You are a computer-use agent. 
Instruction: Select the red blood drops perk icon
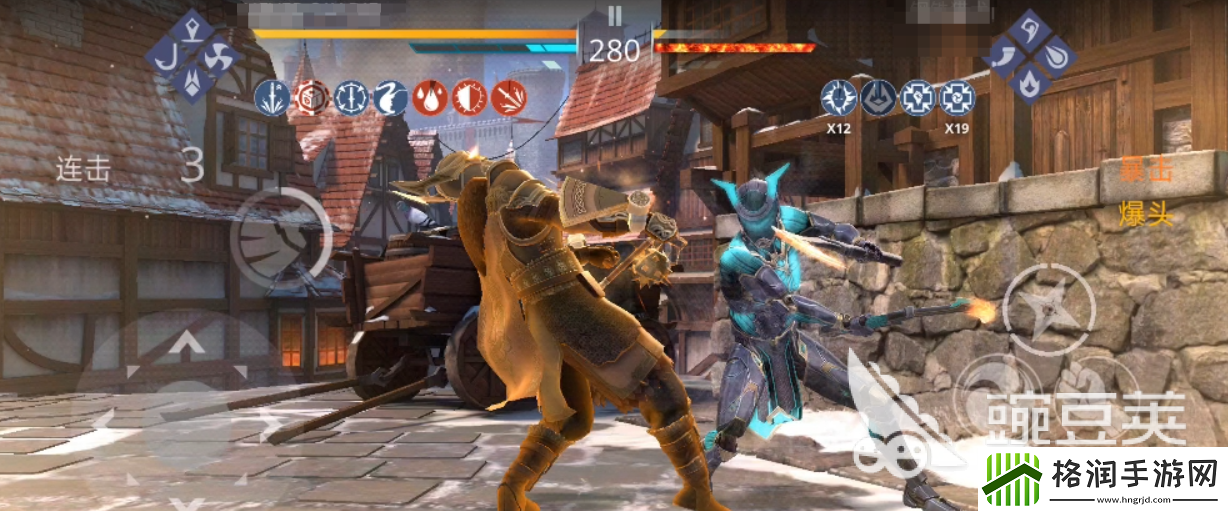(x=430, y=97)
